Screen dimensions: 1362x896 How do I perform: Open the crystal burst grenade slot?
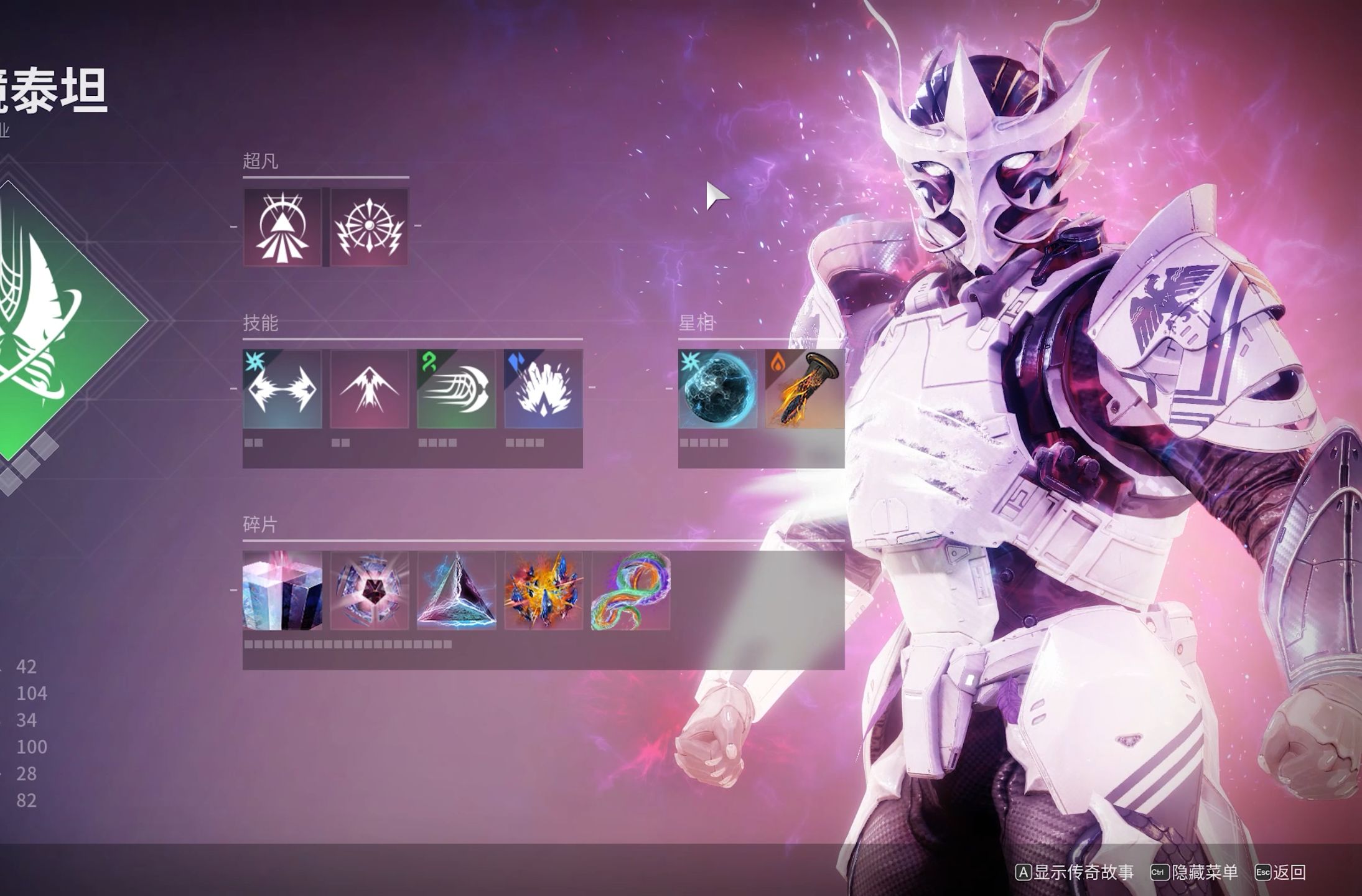pos(543,389)
